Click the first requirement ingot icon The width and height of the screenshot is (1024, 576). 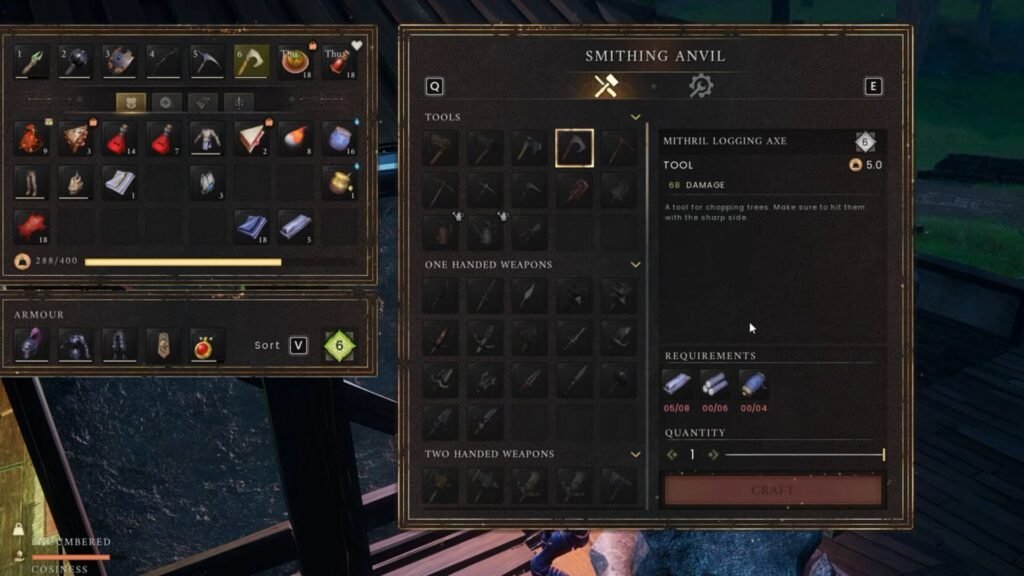677,384
